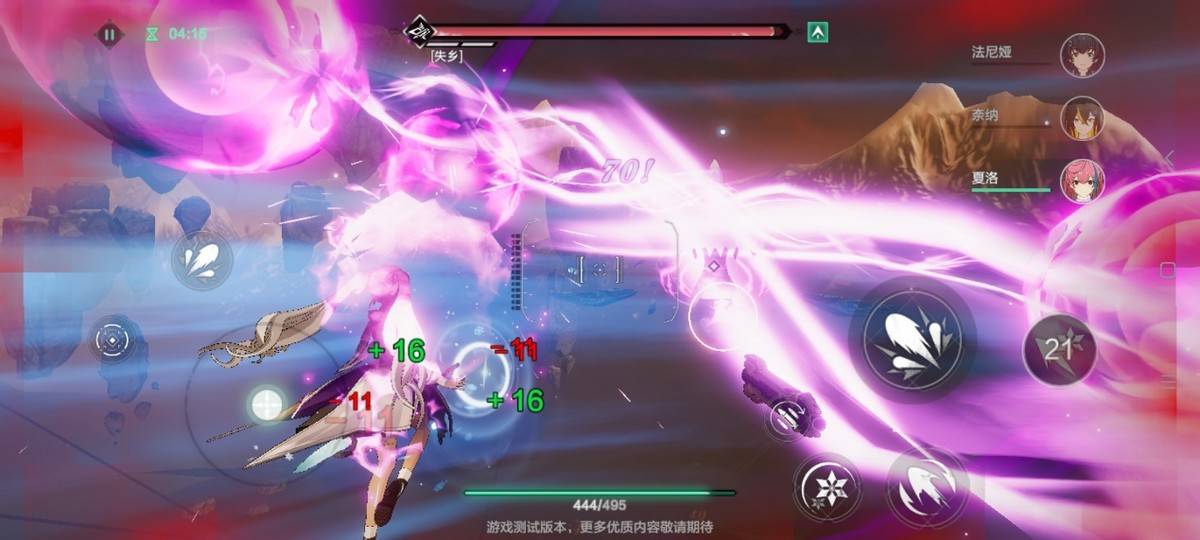
Task: Activate the skill showing 21 cooldown
Action: [x=1059, y=349]
